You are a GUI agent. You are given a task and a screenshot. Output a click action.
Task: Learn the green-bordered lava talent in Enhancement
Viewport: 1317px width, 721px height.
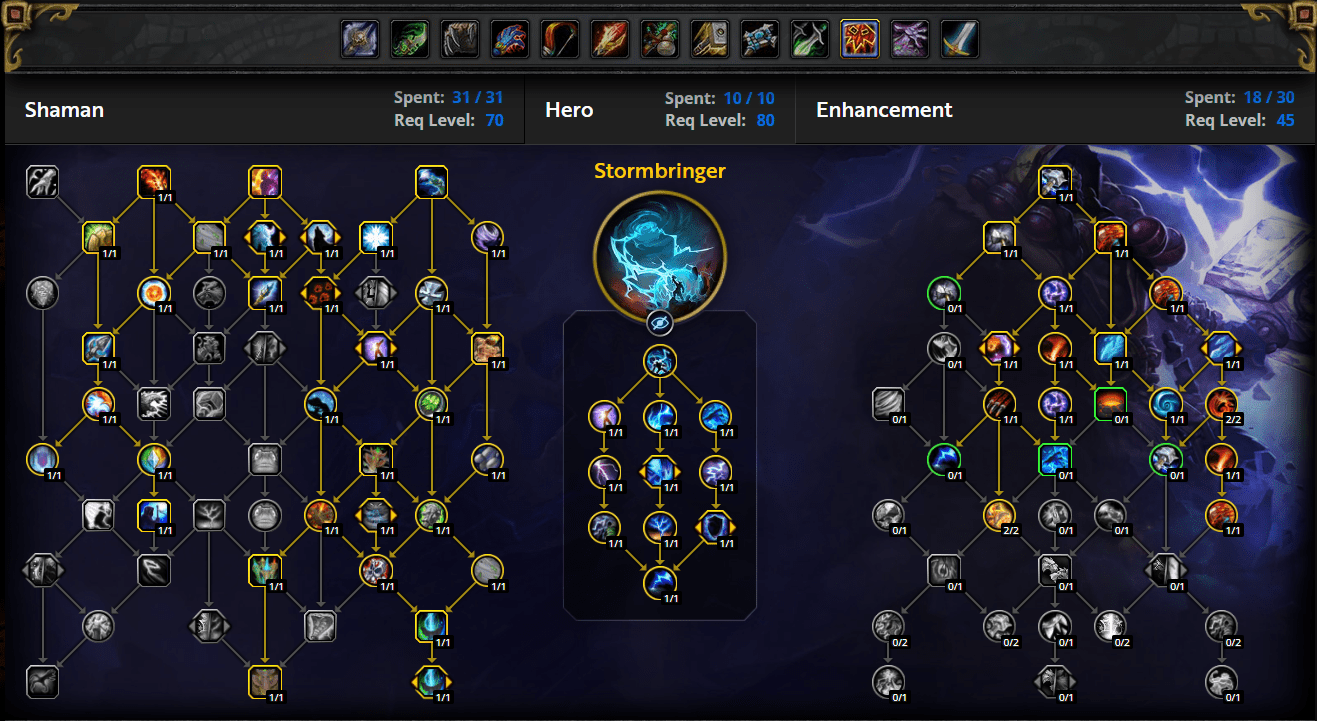pos(1111,402)
